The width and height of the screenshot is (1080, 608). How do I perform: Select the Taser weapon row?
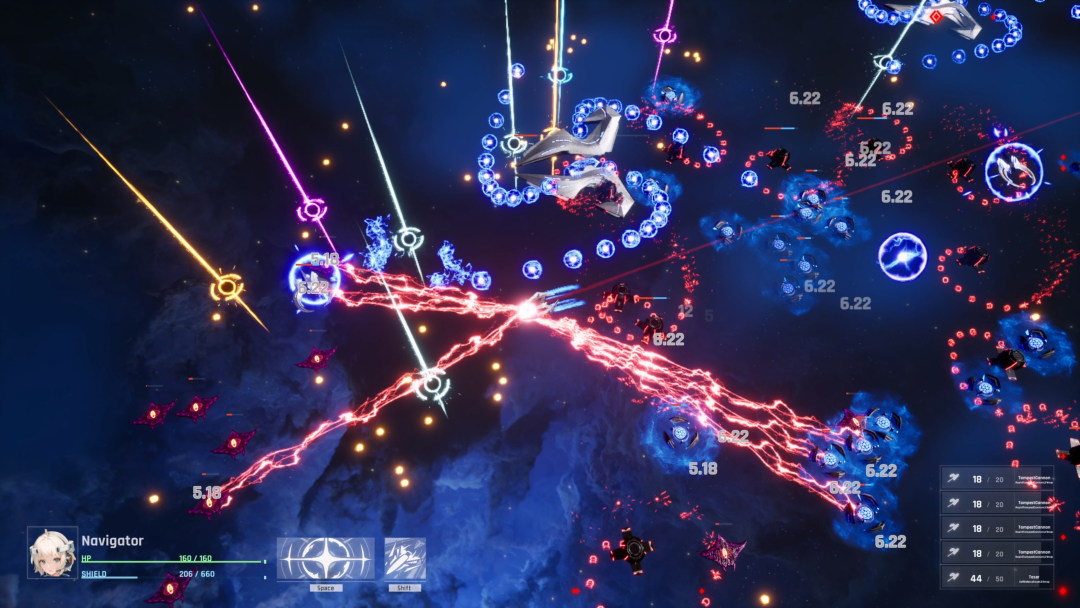996,577
